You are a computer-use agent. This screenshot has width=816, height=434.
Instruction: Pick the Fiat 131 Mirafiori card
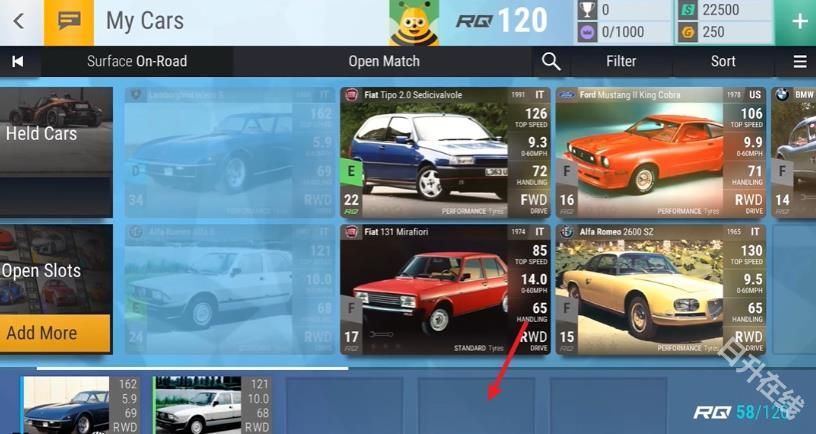pos(445,289)
